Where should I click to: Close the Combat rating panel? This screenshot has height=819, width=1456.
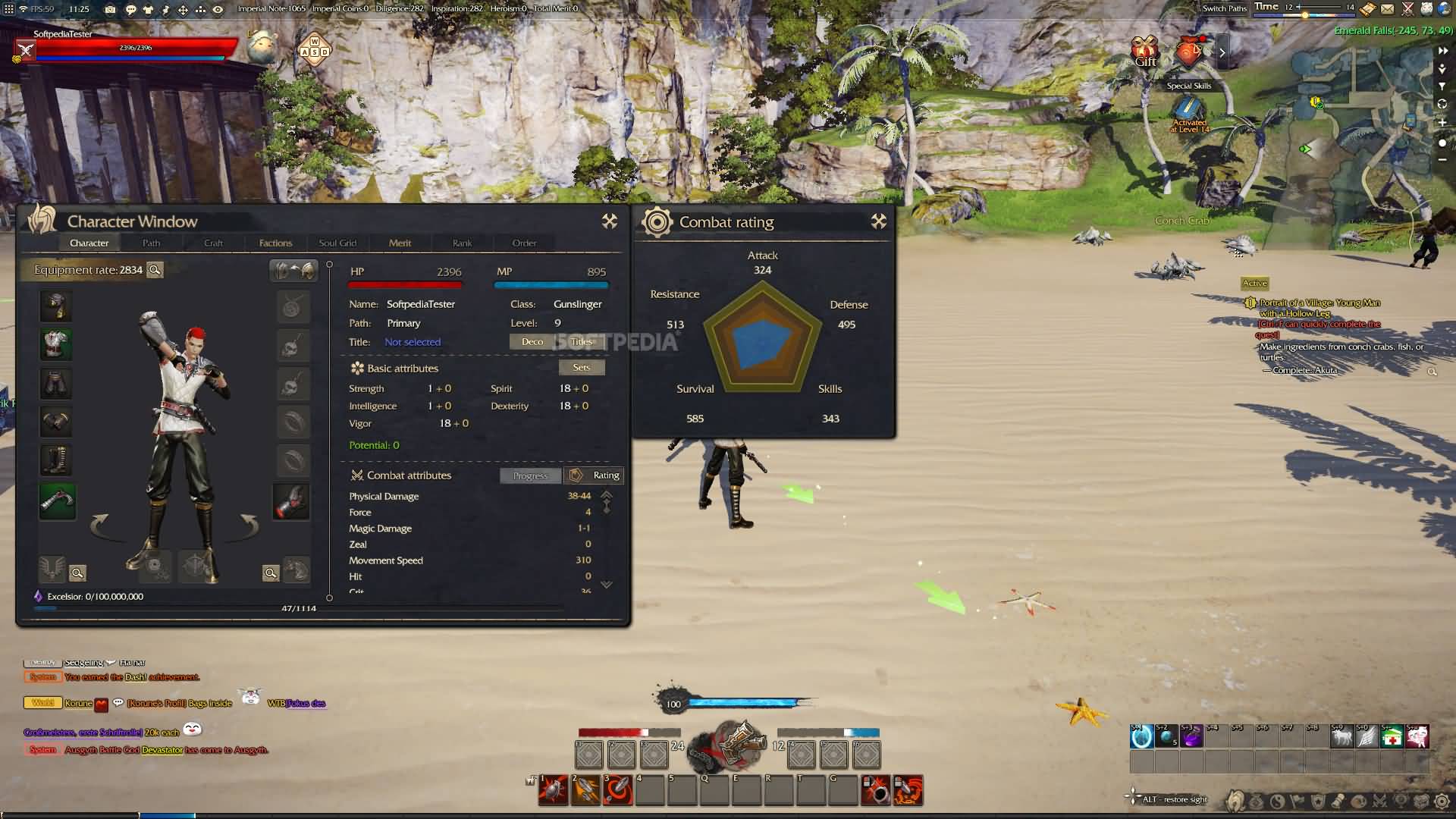878,221
